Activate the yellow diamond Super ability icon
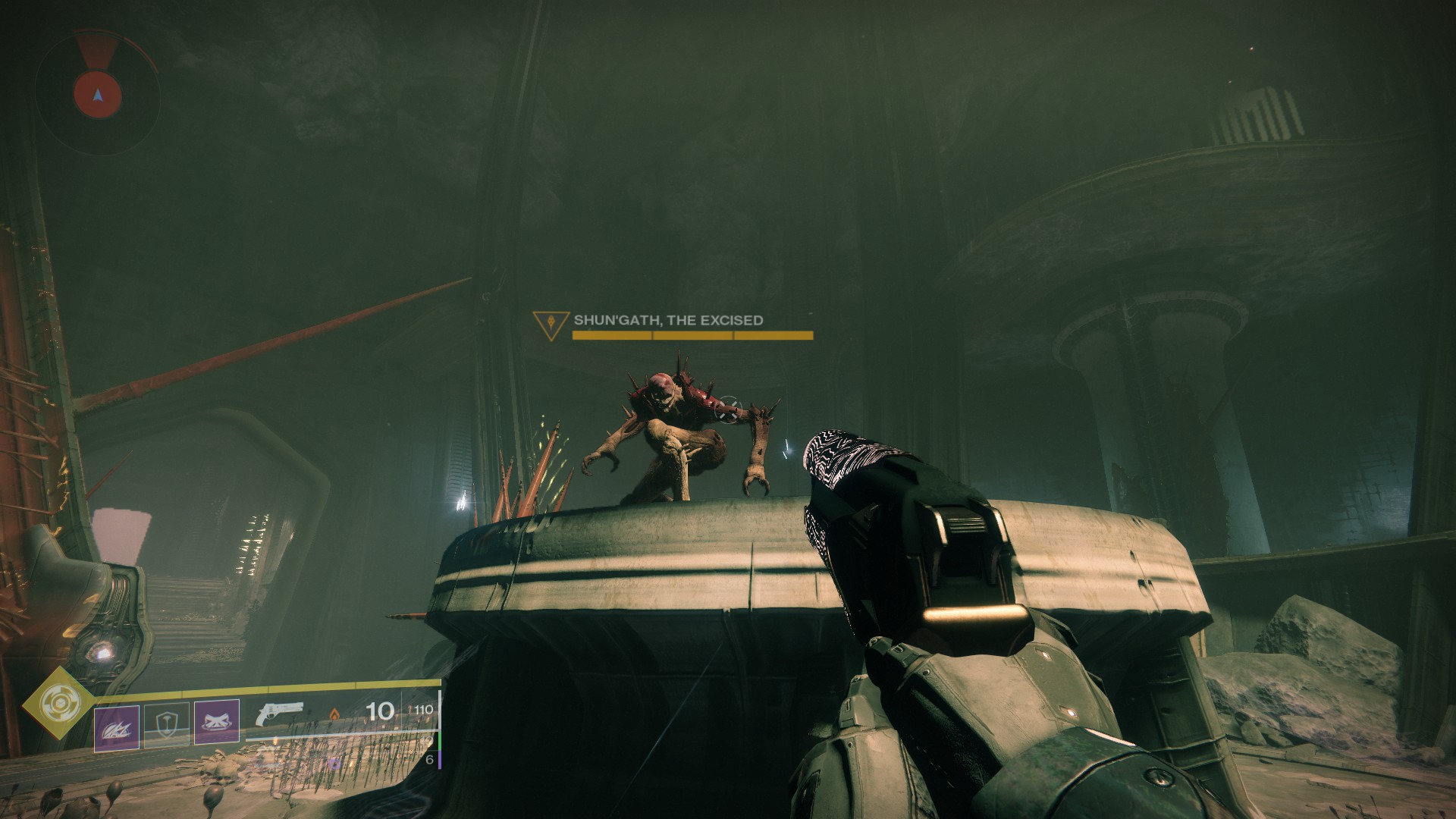The height and width of the screenshot is (819, 1456). [55, 704]
